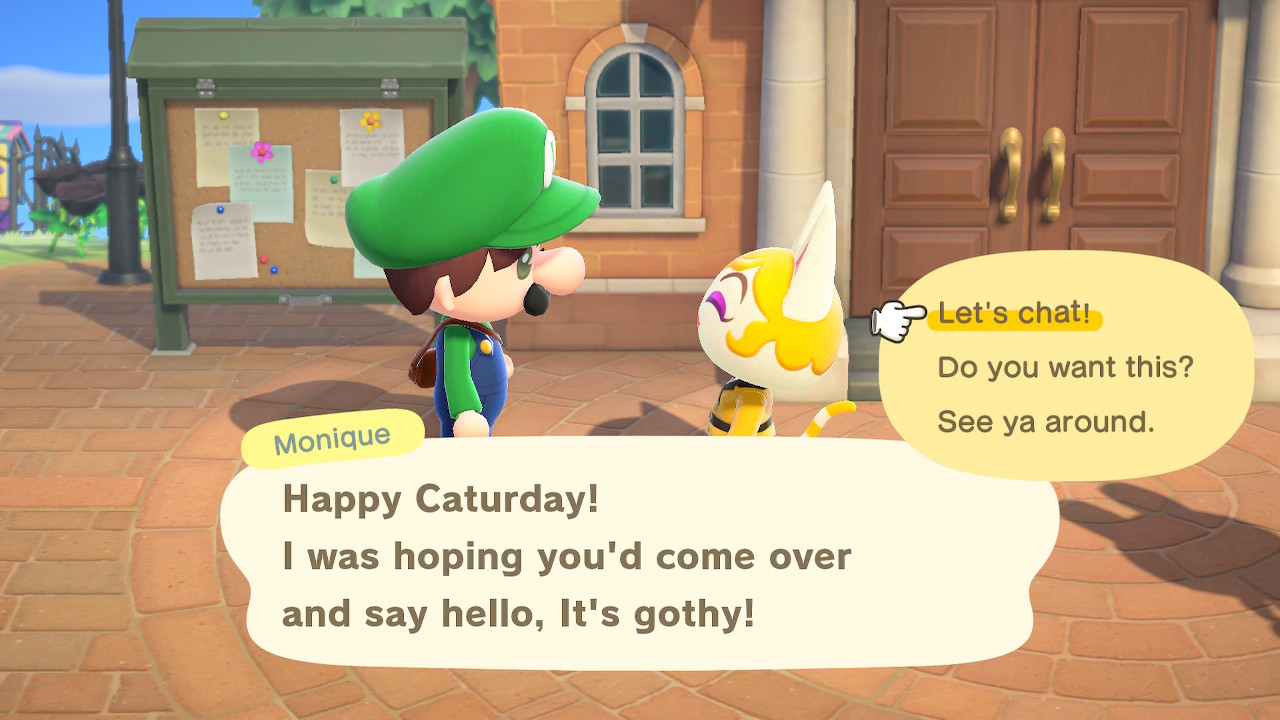Pick the "See ya around." response
This screenshot has width=1280, height=720.
click(x=1045, y=422)
